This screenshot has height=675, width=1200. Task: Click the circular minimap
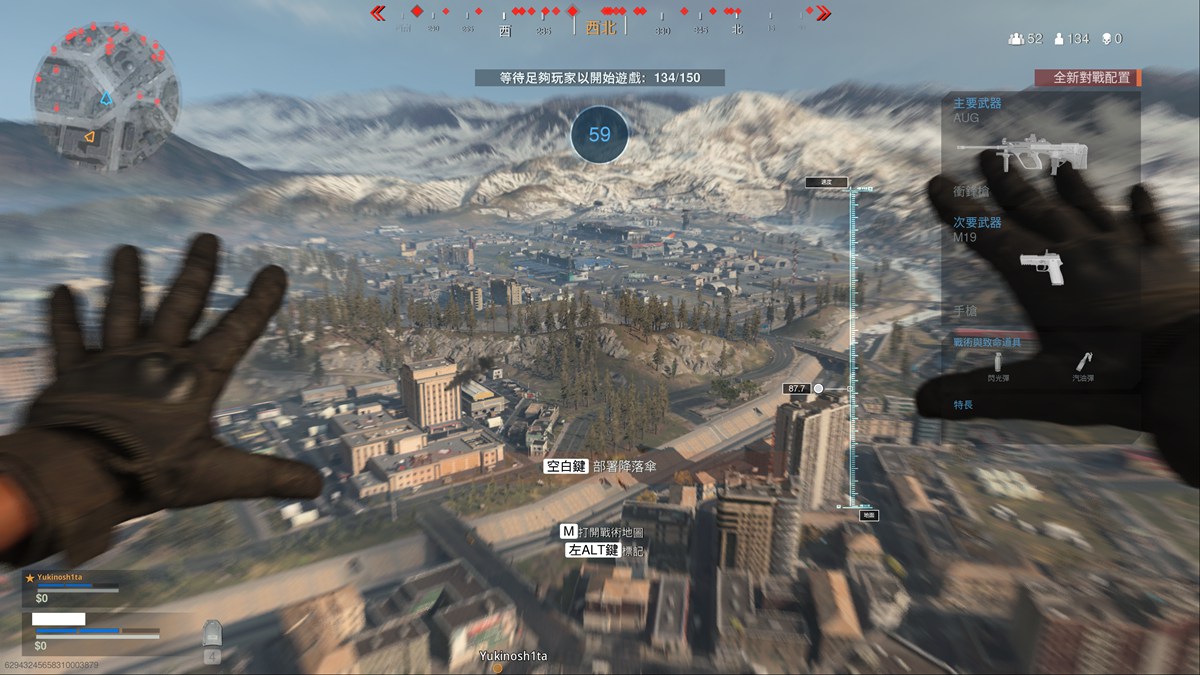click(x=106, y=98)
